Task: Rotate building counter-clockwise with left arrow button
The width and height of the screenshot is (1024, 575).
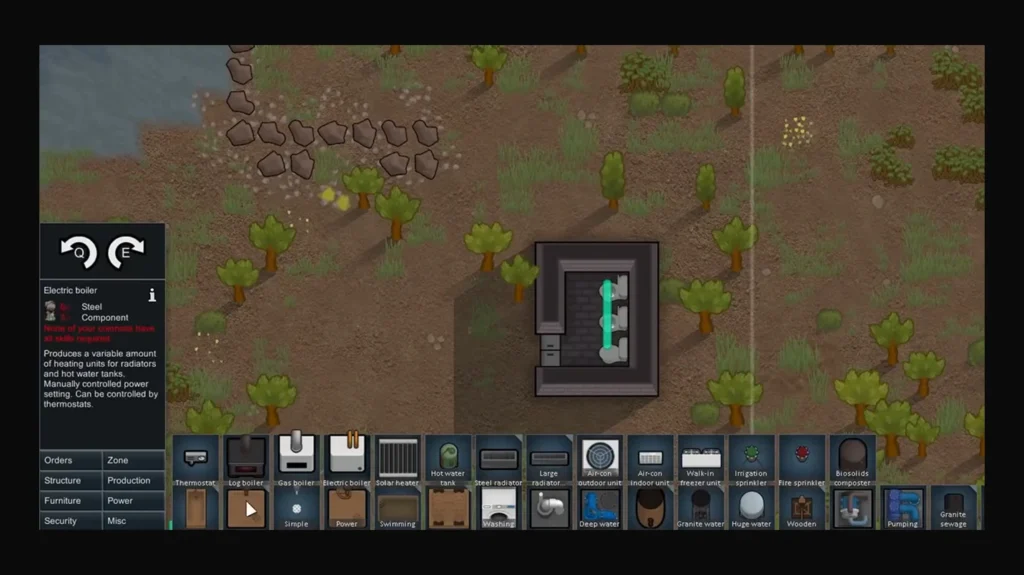Action: tap(78, 250)
